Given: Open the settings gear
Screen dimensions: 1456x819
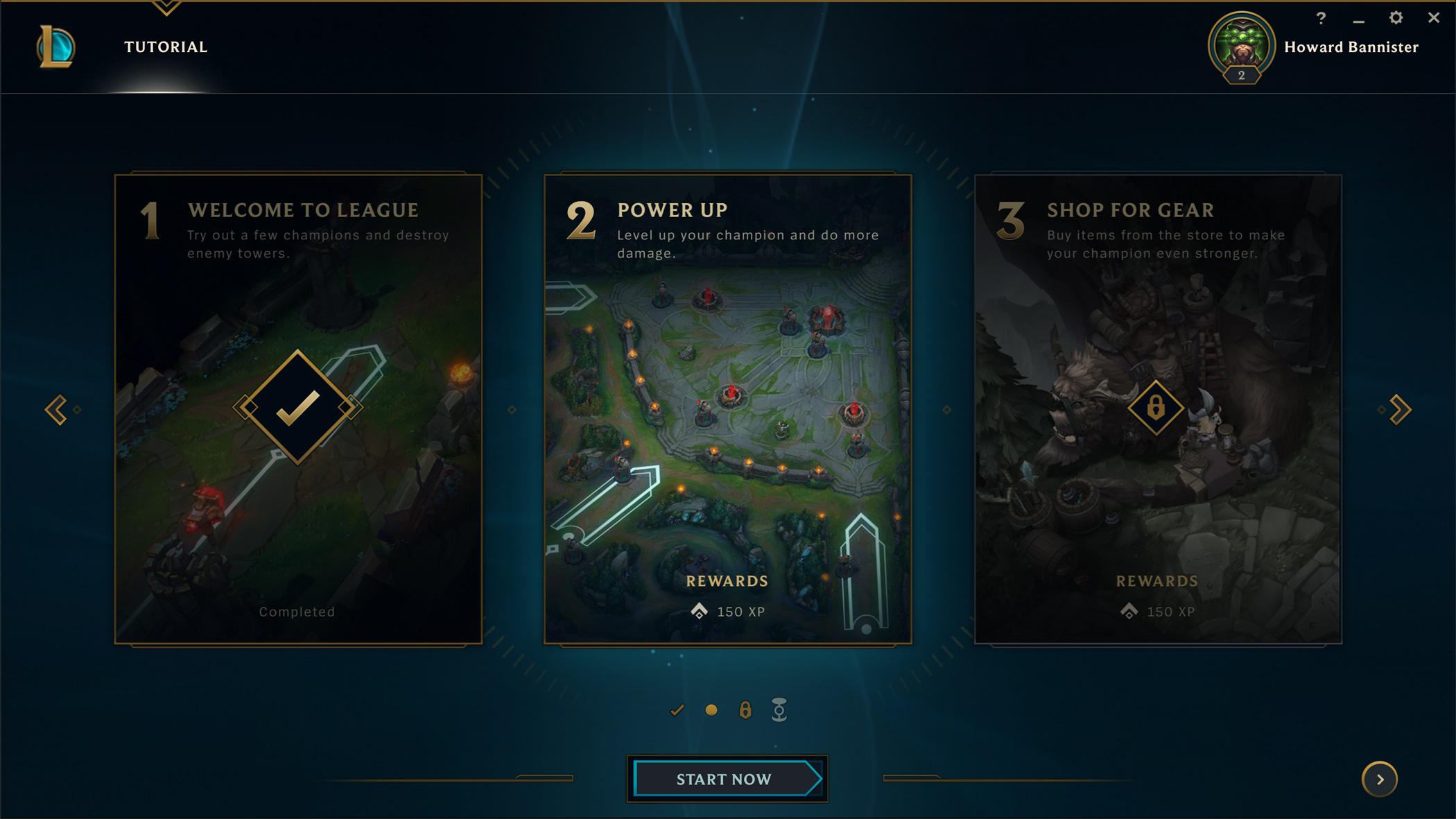Looking at the screenshot, I should click(x=1396, y=18).
